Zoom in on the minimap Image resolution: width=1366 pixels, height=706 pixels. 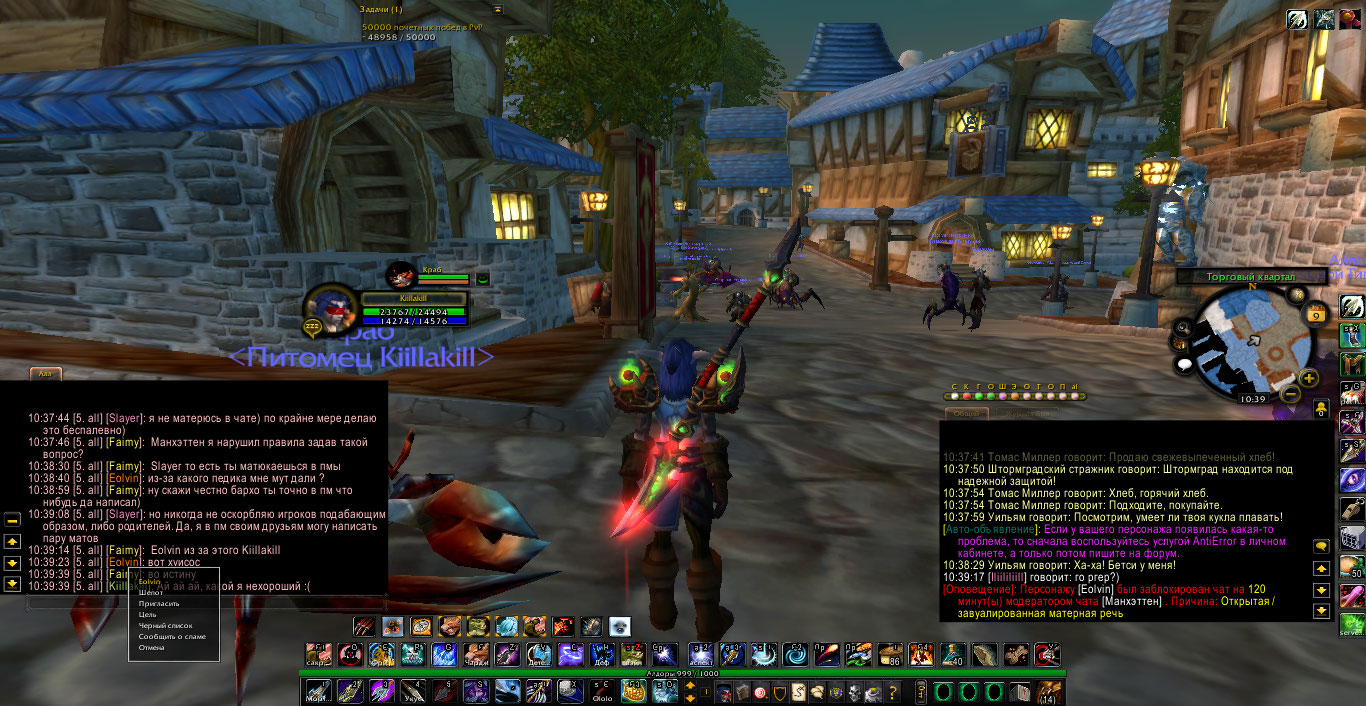click(x=1309, y=378)
